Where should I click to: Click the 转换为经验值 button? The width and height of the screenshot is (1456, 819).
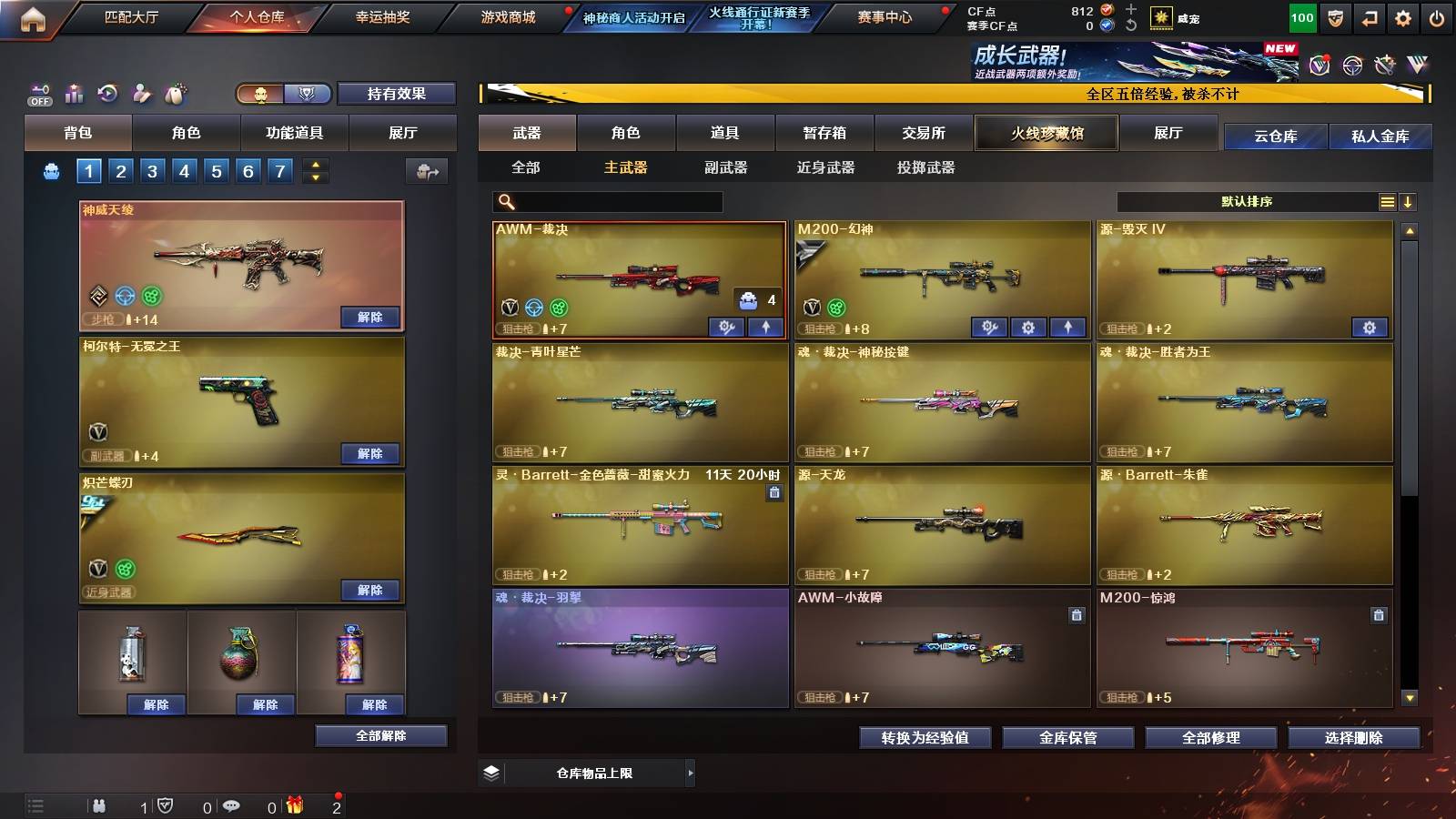[x=925, y=738]
